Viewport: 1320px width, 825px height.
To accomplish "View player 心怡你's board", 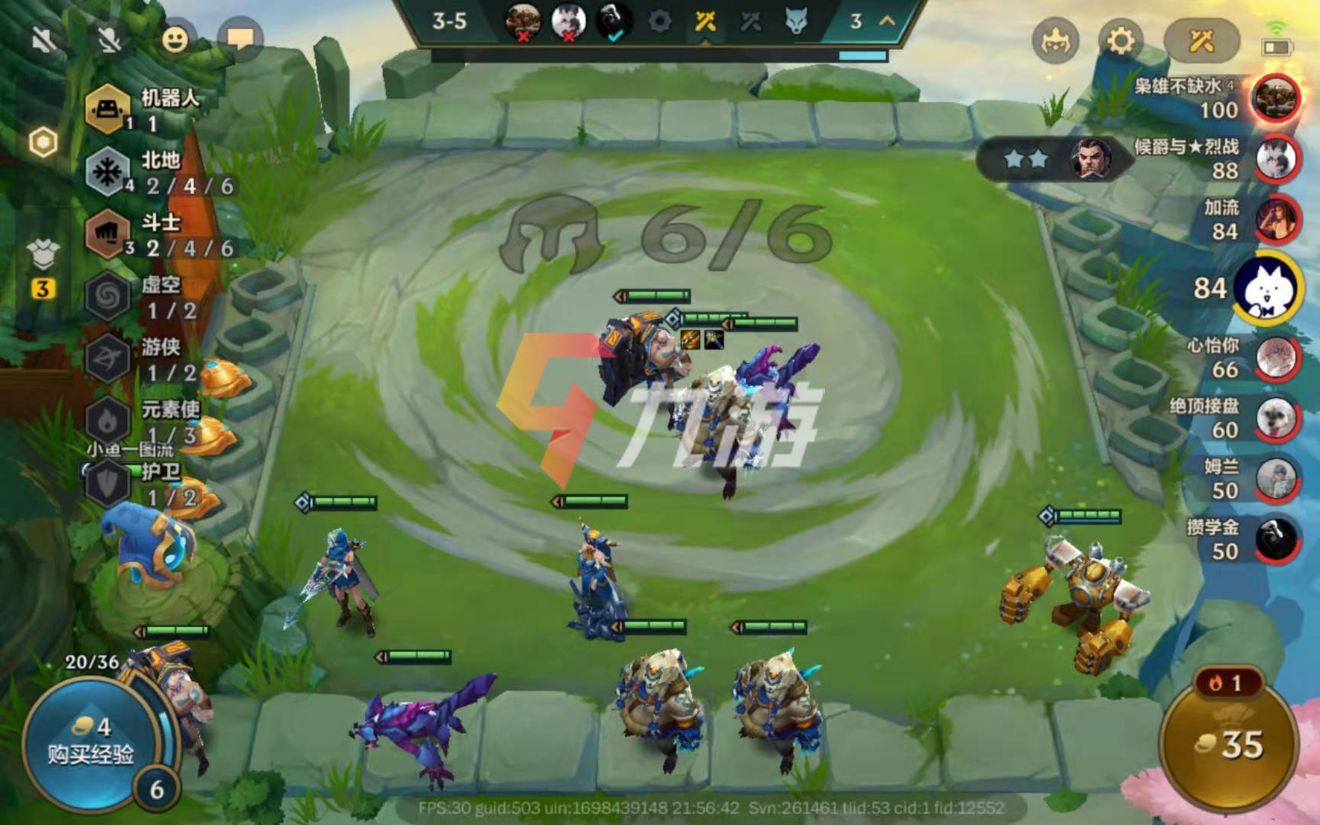I will click(1276, 358).
